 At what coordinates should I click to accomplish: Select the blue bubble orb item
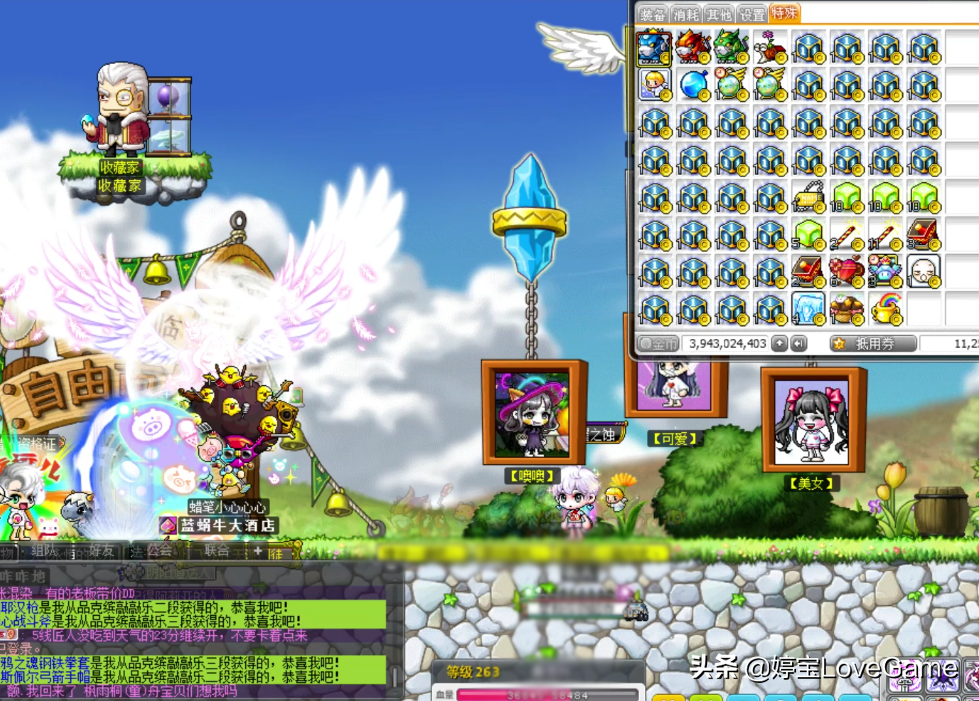[x=692, y=84]
